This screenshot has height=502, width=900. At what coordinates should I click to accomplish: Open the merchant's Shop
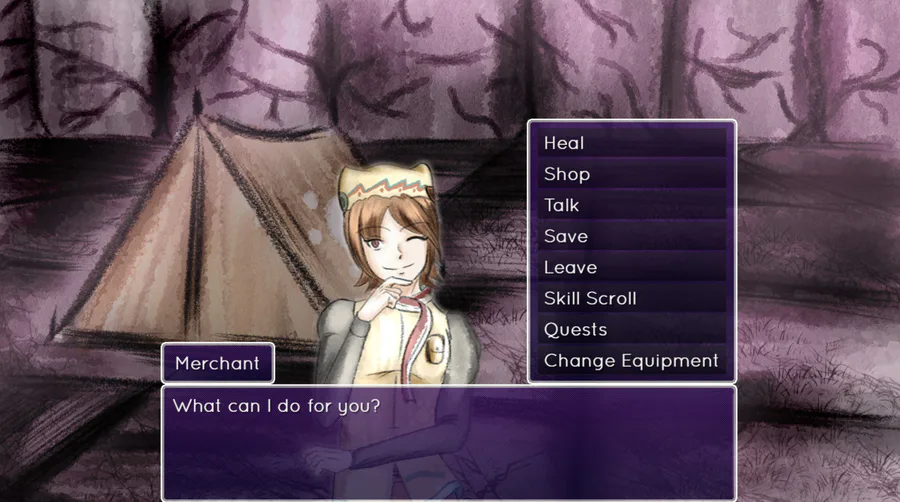tap(631, 174)
